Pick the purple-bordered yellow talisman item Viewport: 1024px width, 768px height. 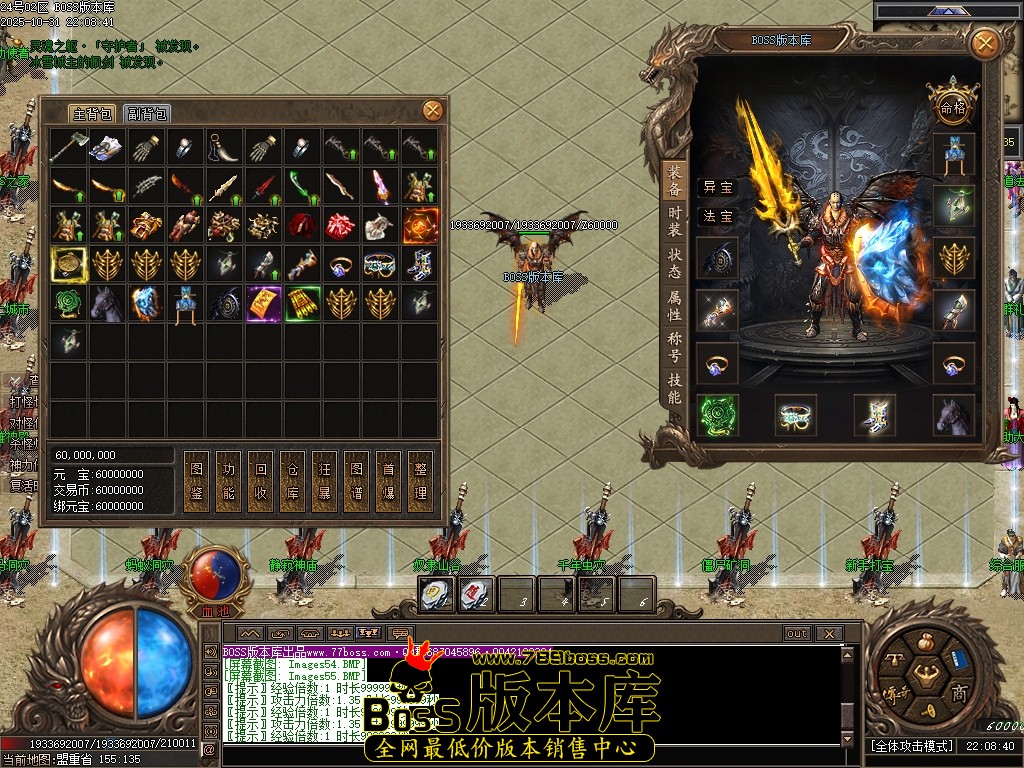[264, 303]
